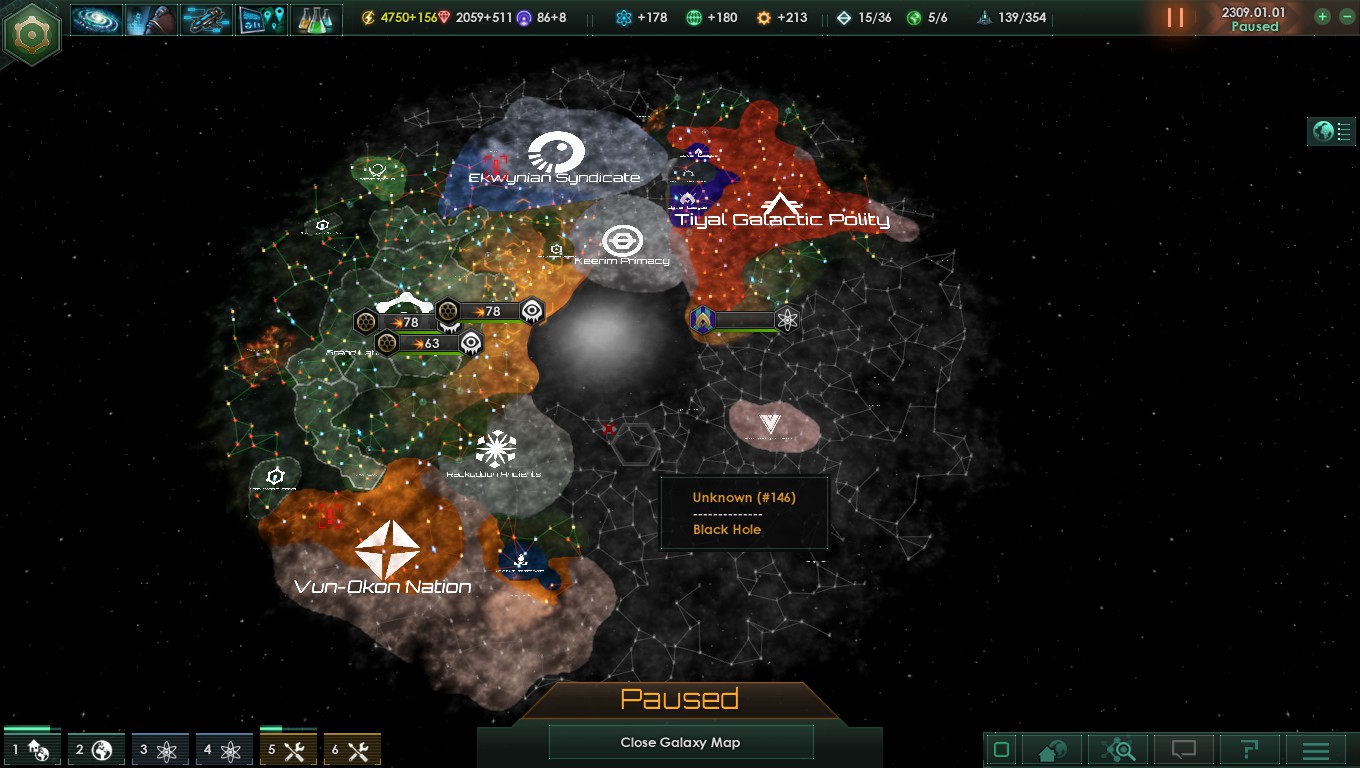Open the empire government emblem menu
The image size is (1360, 768).
[x=33, y=34]
